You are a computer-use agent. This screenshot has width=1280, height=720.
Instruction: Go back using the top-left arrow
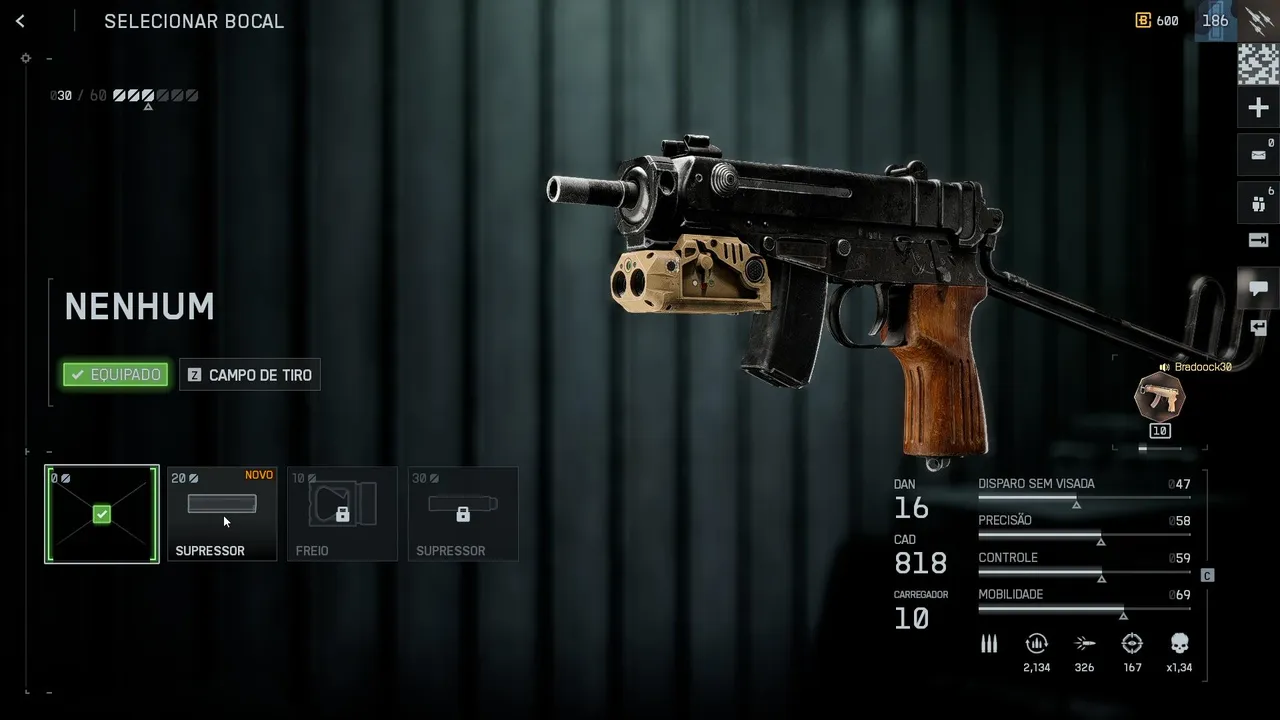20,21
